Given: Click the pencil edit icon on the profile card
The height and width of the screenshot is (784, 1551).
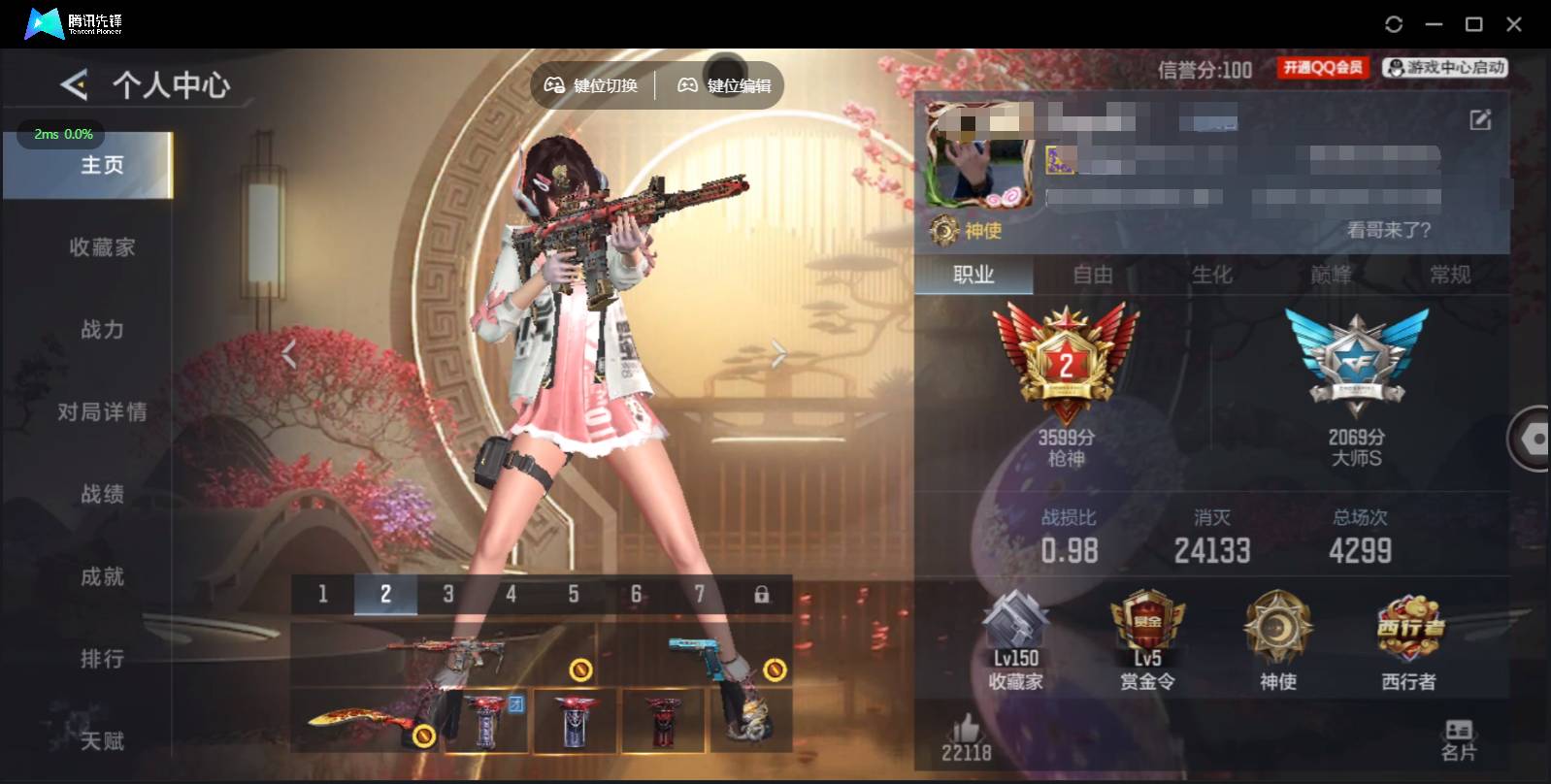Looking at the screenshot, I should tap(1479, 119).
